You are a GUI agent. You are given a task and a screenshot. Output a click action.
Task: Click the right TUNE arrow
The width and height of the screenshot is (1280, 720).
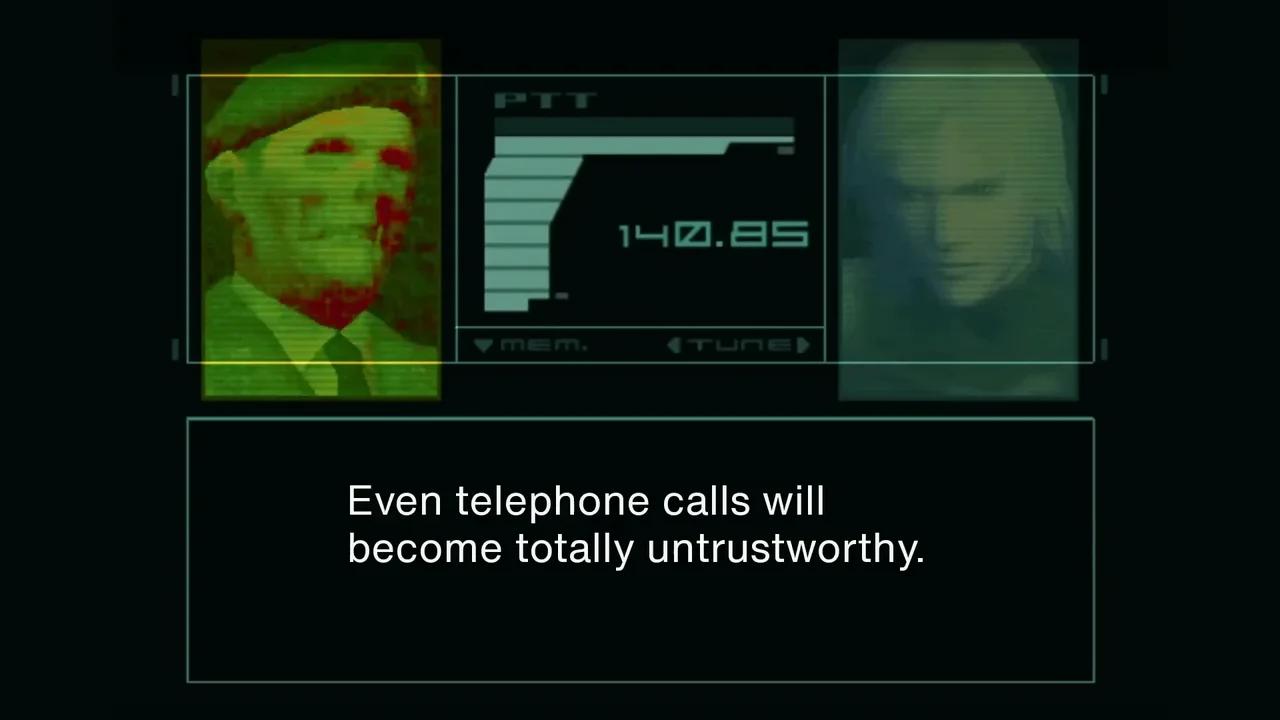tap(805, 345)
